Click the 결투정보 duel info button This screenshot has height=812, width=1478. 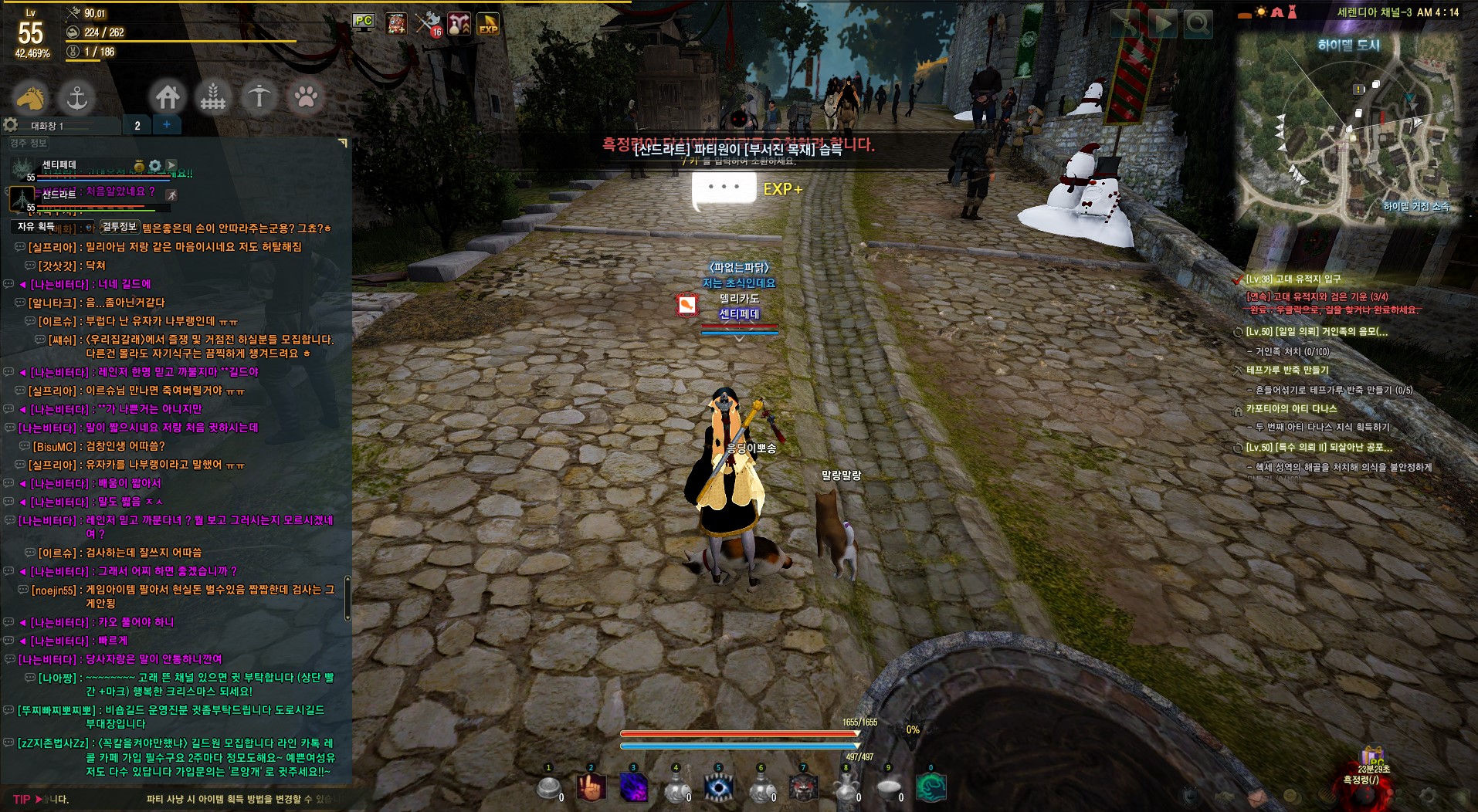tap(120, 226)
